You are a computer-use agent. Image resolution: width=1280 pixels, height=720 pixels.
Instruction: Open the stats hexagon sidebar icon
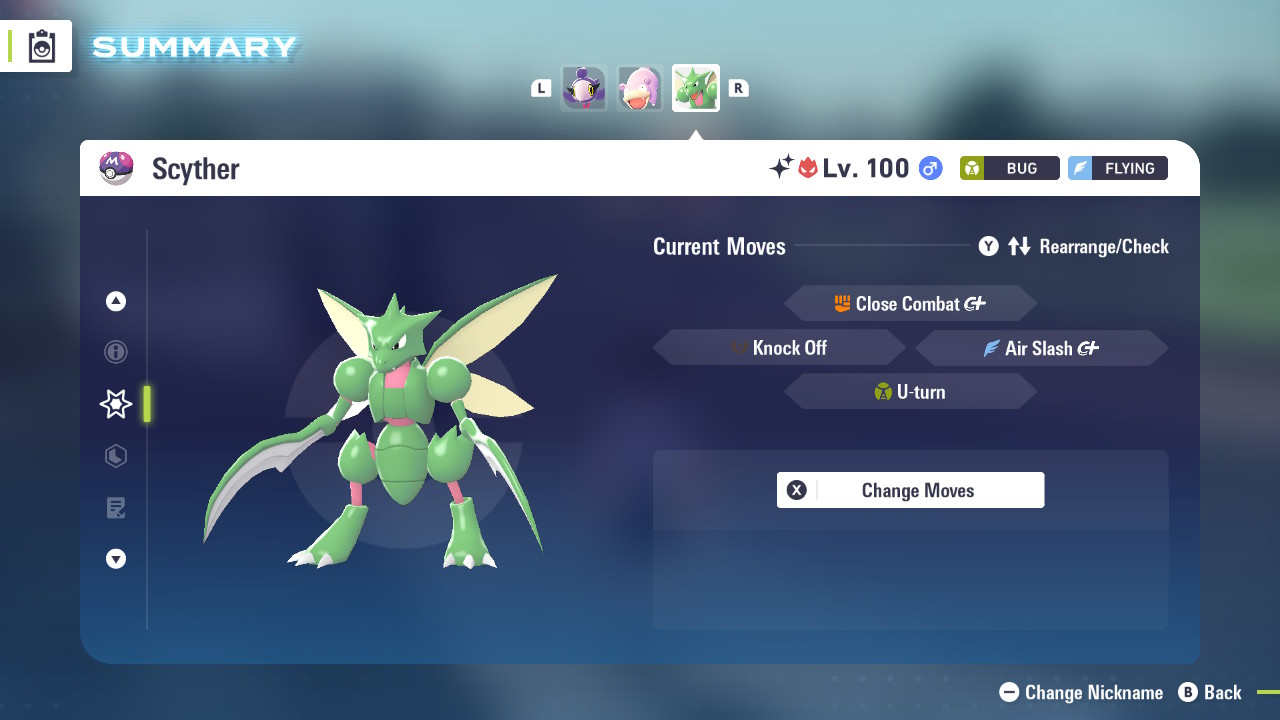[x=116, y=456]
